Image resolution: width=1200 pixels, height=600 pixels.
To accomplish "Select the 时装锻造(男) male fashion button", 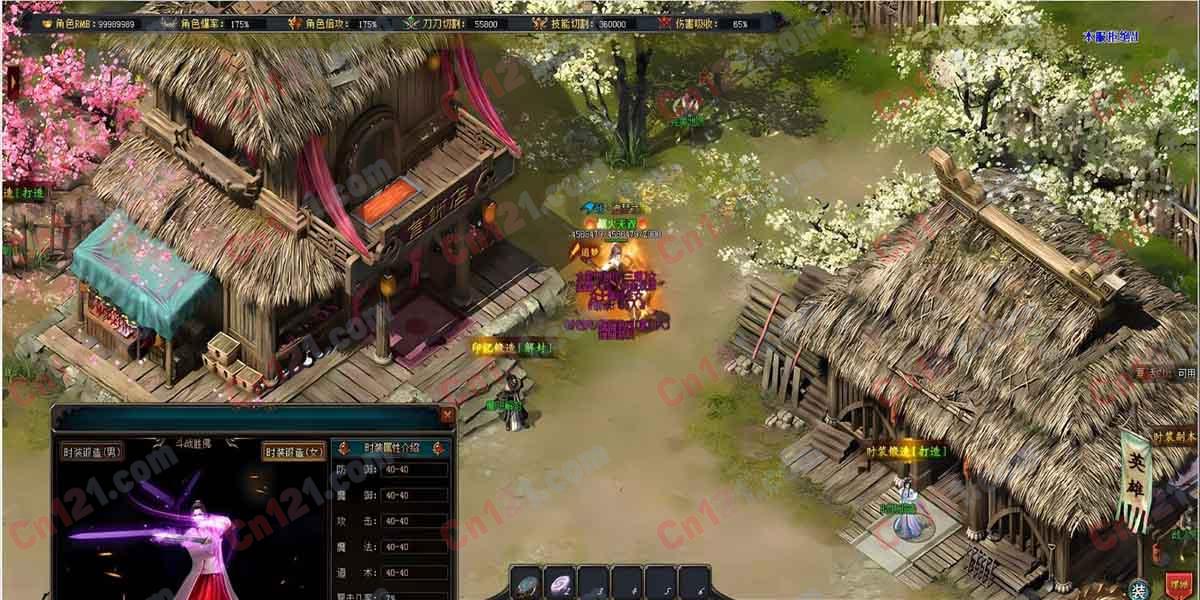I will tap(92, 451).
